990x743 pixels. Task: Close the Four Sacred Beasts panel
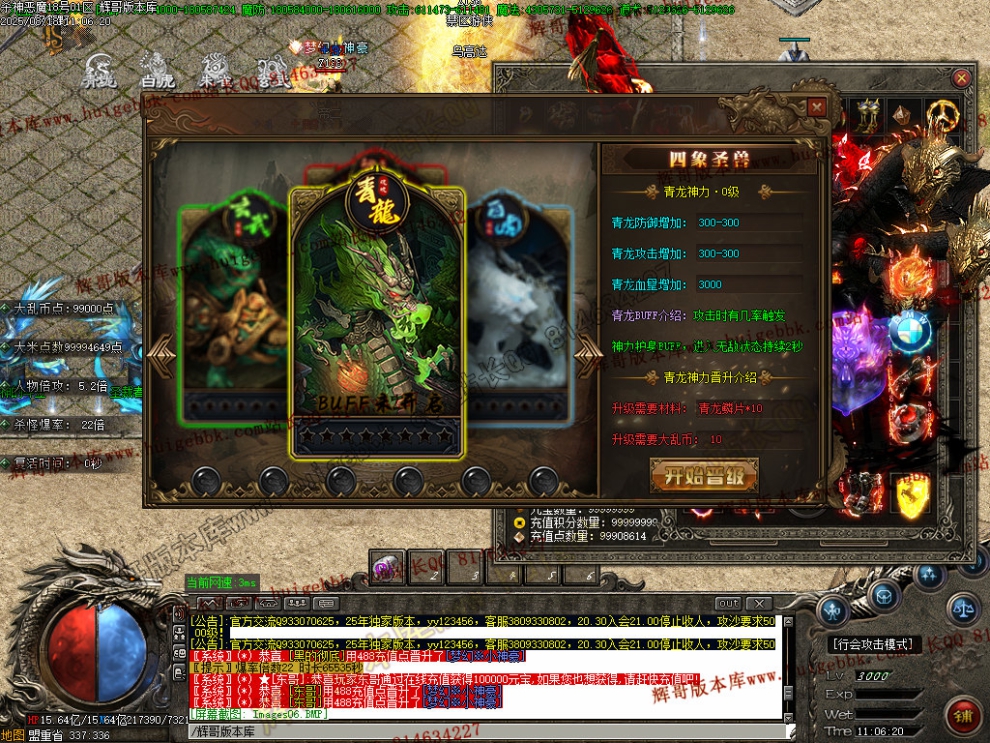pyautogui.click(x=817, y=107)
